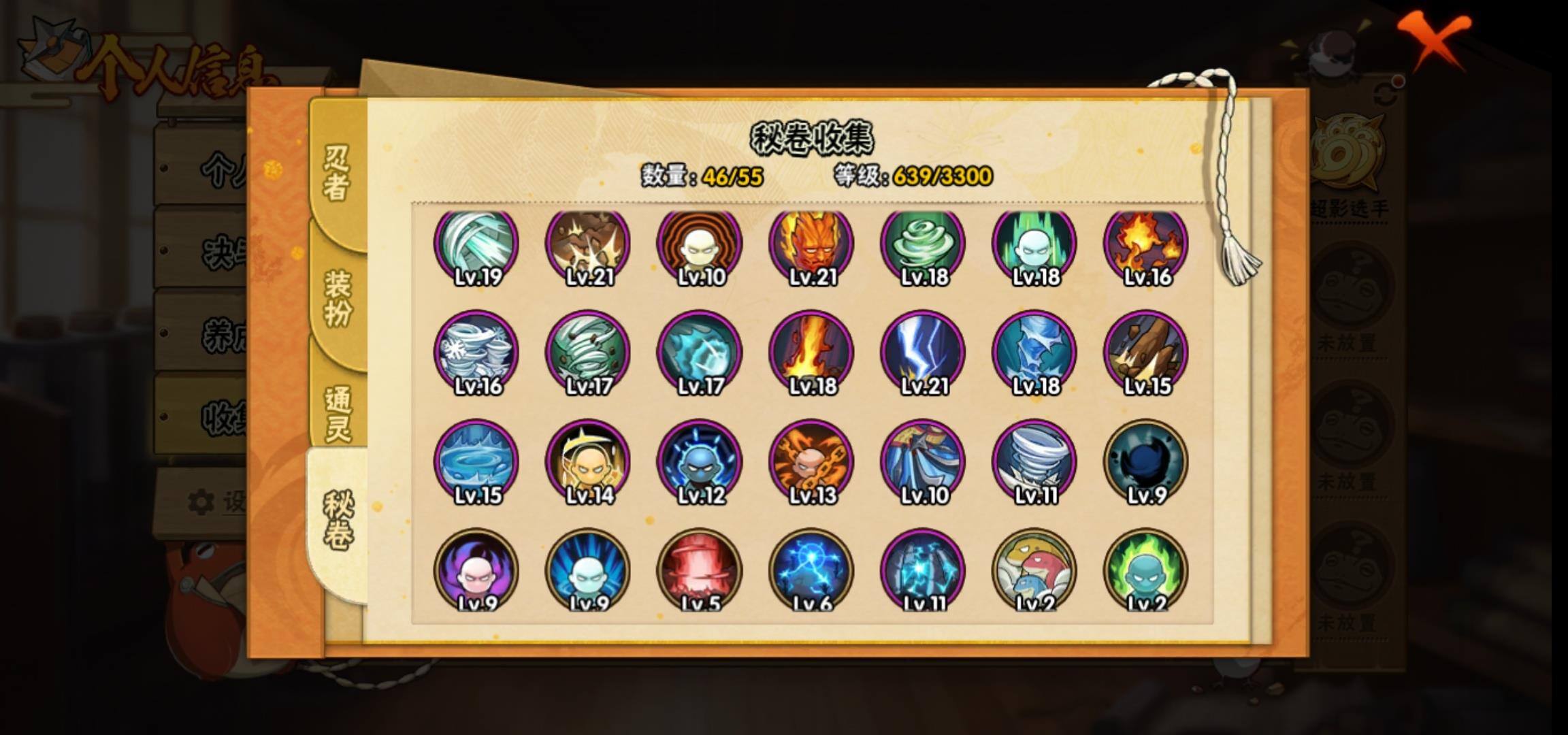Close the panel with the orange X
1568x735 pixels.
point(1433,41)
